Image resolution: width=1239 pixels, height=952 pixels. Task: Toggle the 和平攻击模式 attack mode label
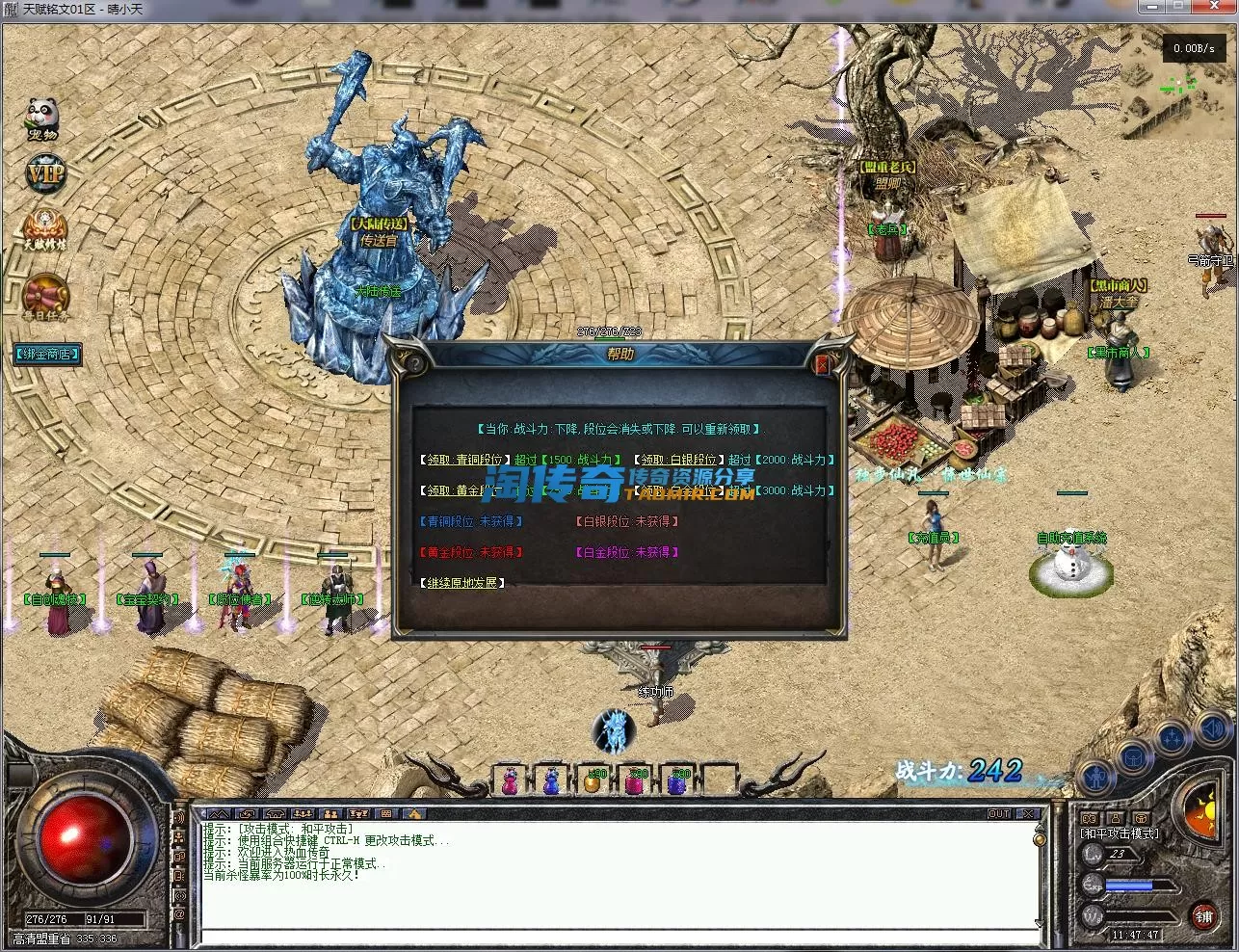pos(1120,833)
